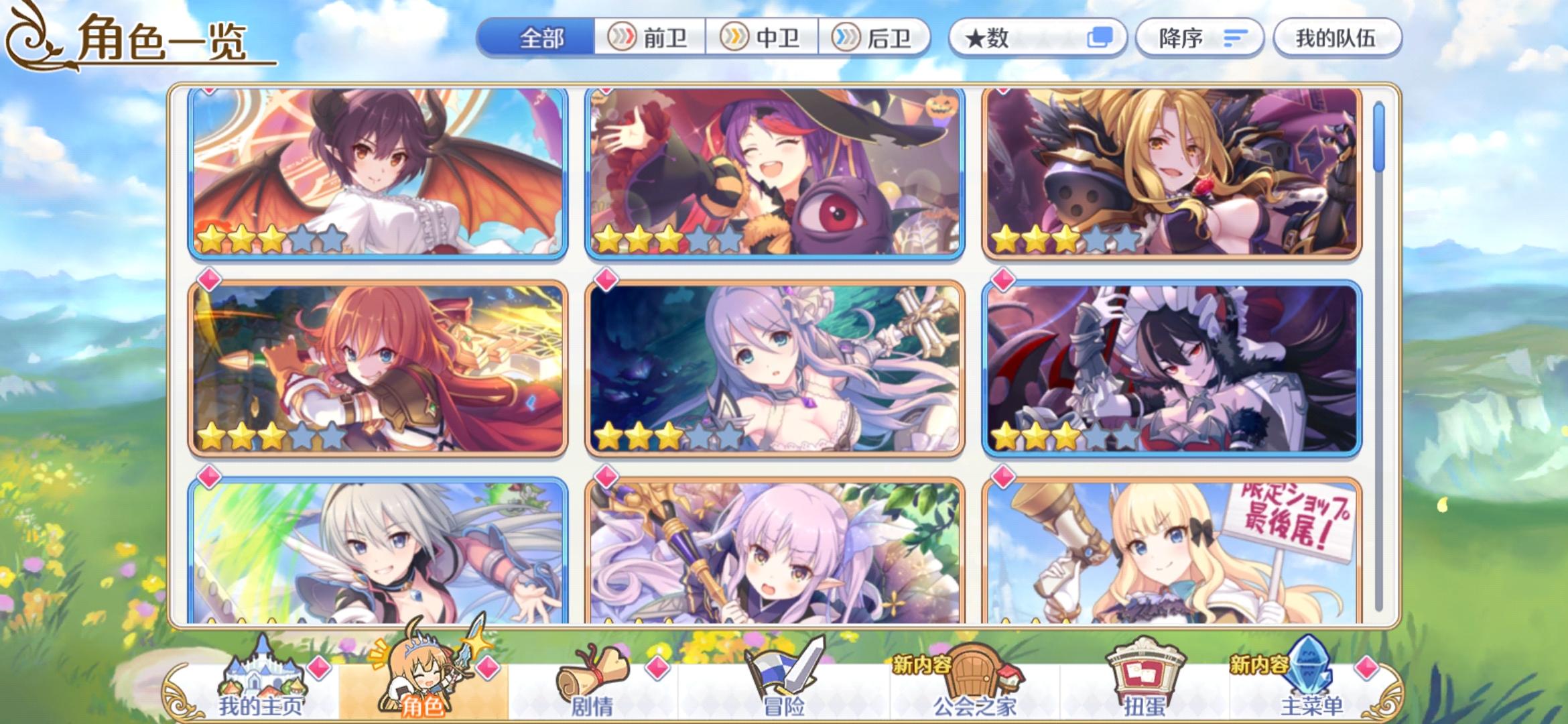This screenshot has width=1568, height=724.
Task: Open the 我的队伍 my teams button
Action: [1337, 38]
